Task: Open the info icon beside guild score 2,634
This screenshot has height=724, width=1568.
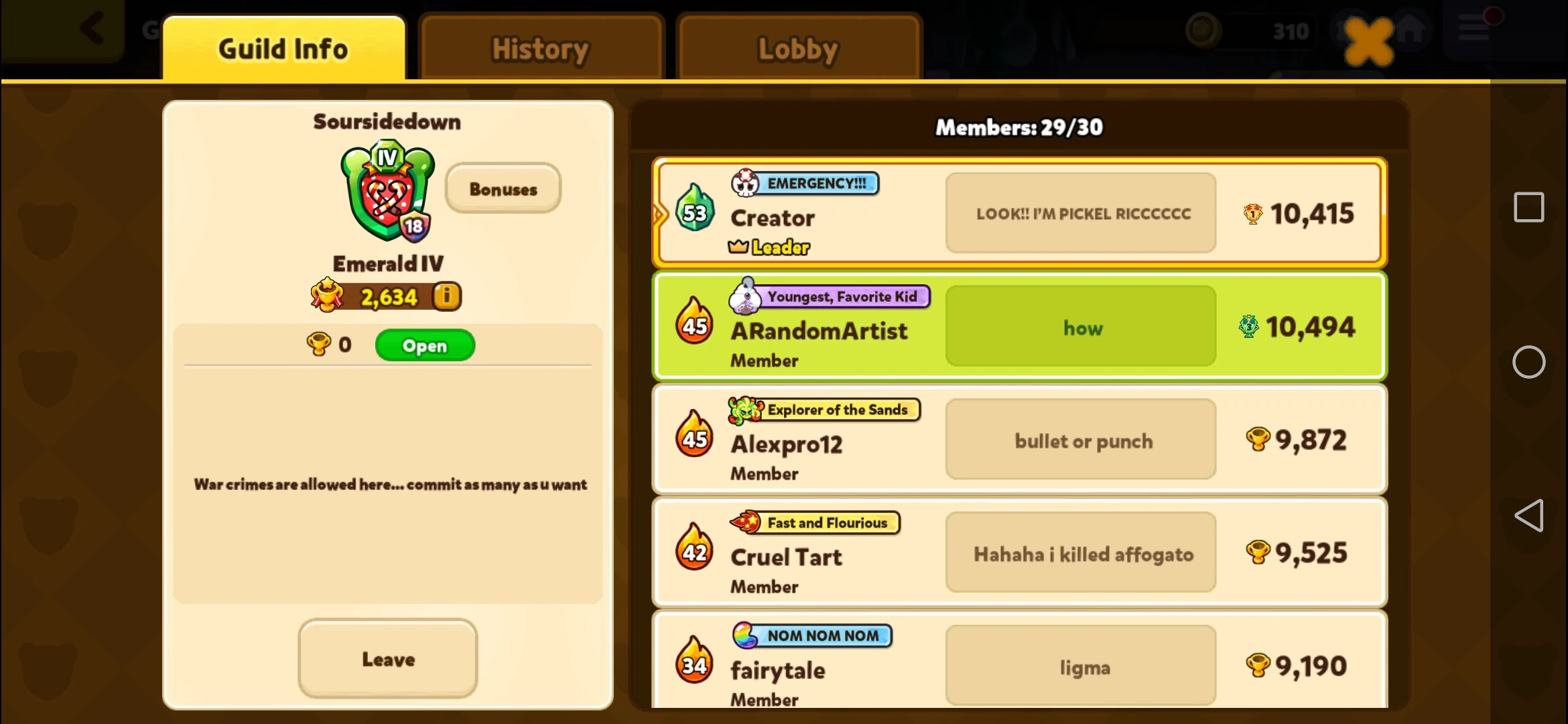Action: click(x=448, y=296)
